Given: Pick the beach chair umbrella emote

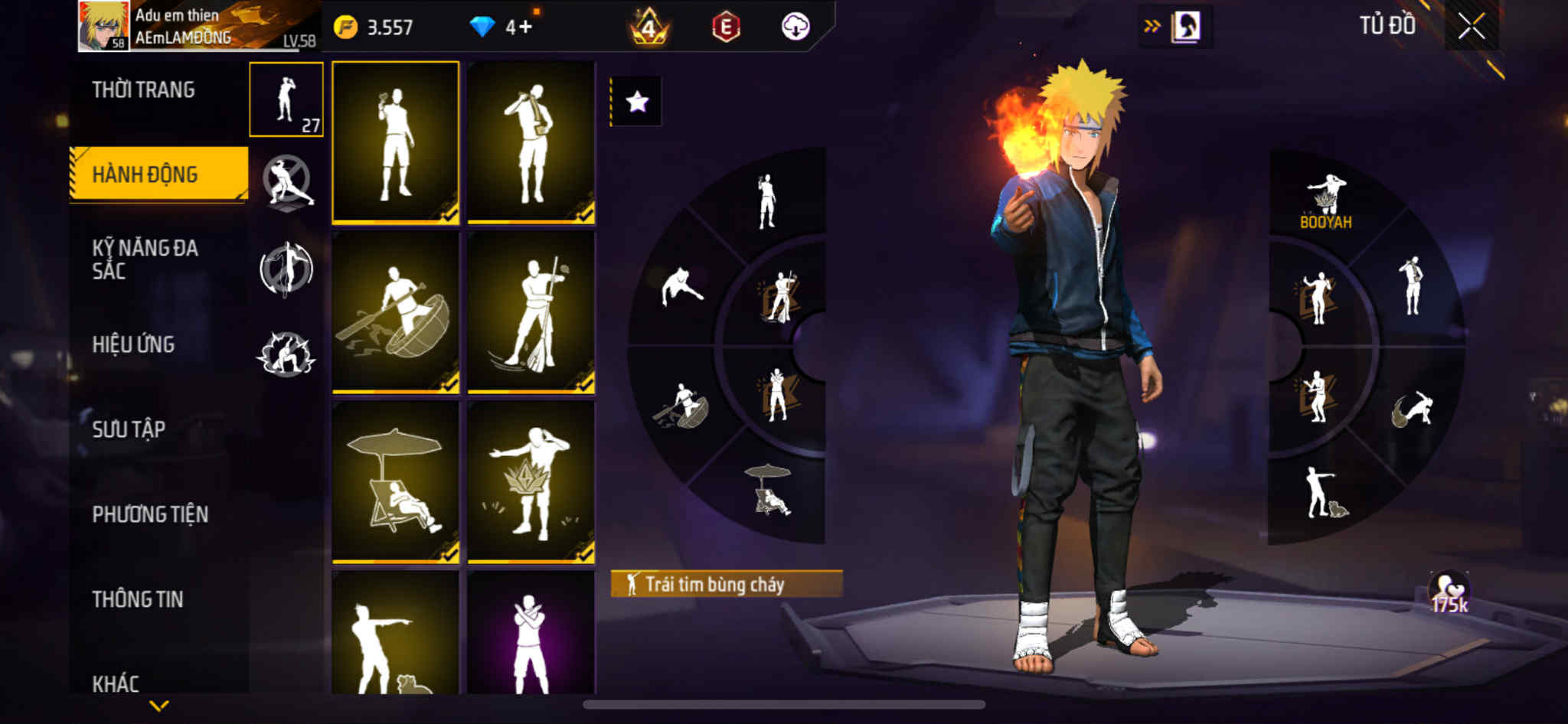Looking at the screenshot, I should pos(395,482).
